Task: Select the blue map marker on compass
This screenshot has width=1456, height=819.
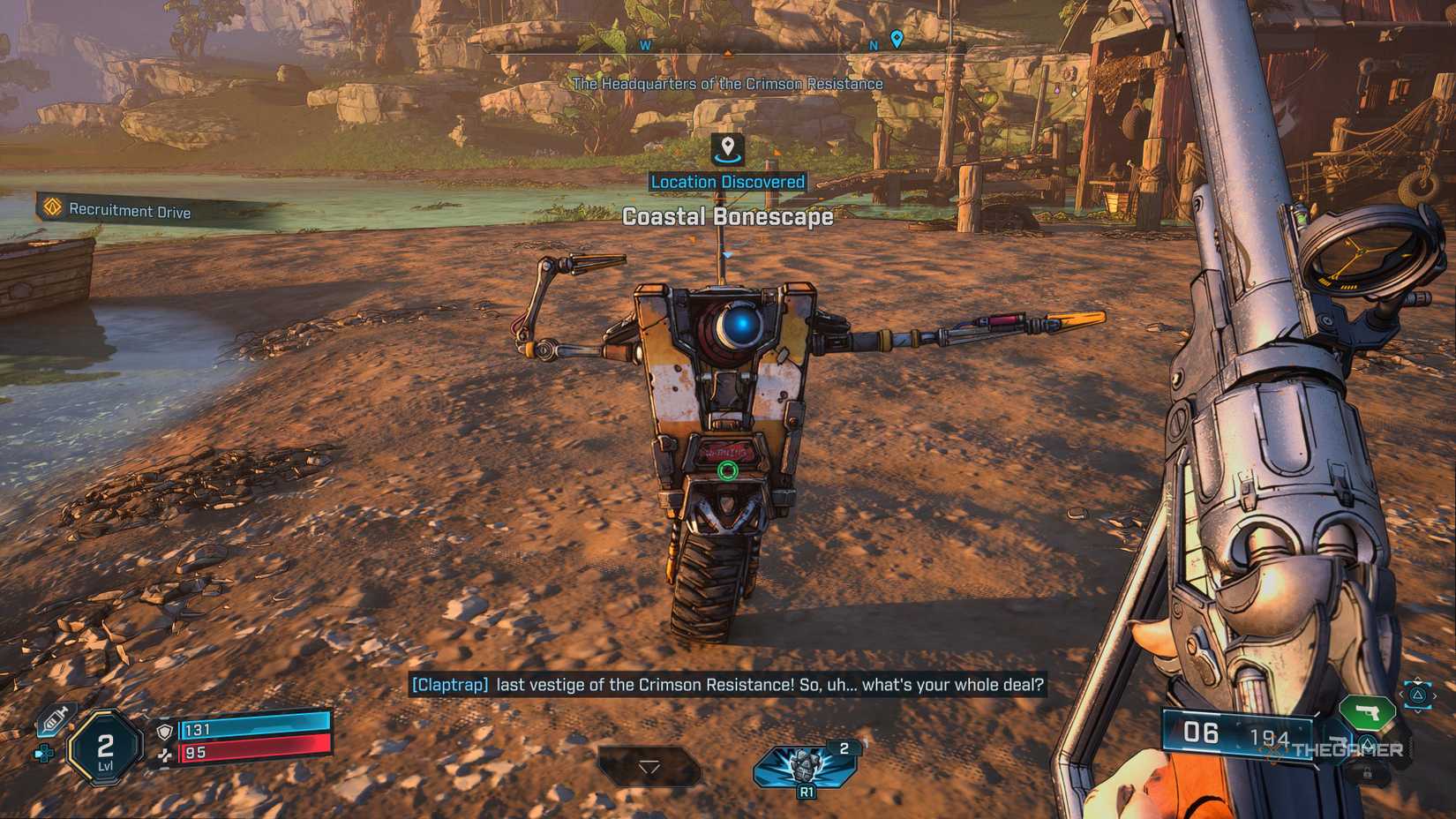Action: (x=897, y=39)
